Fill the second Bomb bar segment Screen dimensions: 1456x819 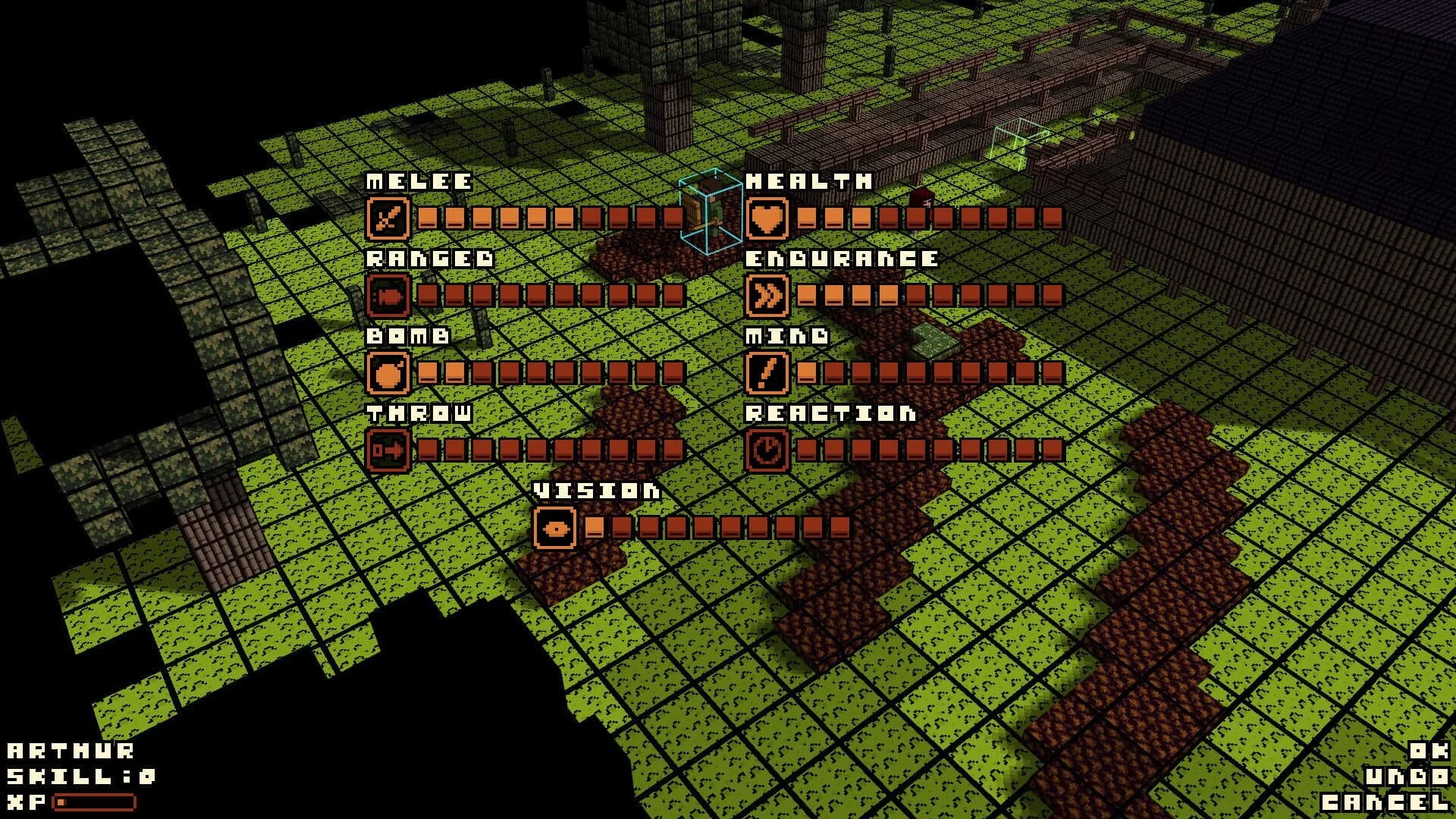coord(455,372)
